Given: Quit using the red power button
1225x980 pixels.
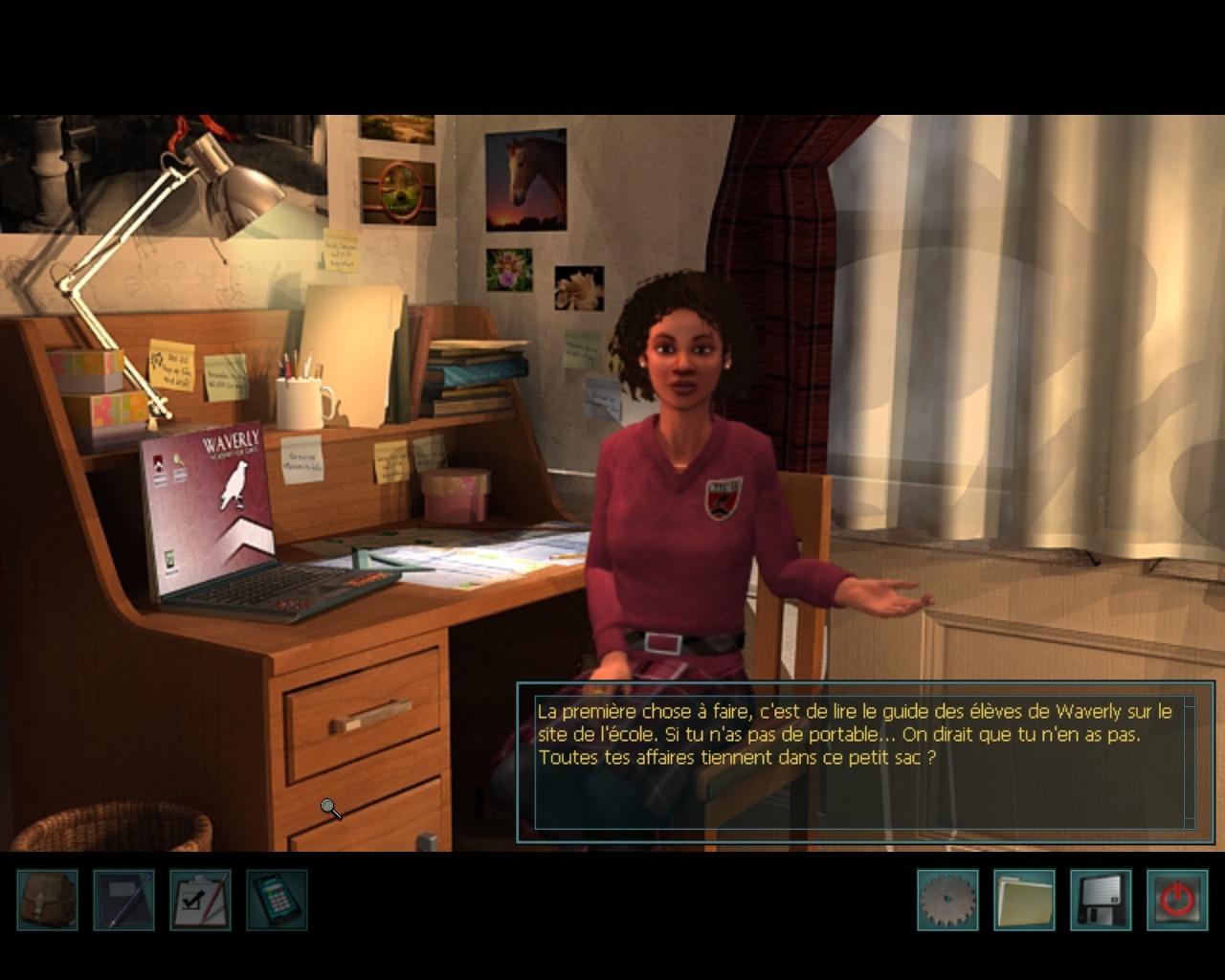Looking at the screenshot, I should [x=1177, y=900].
